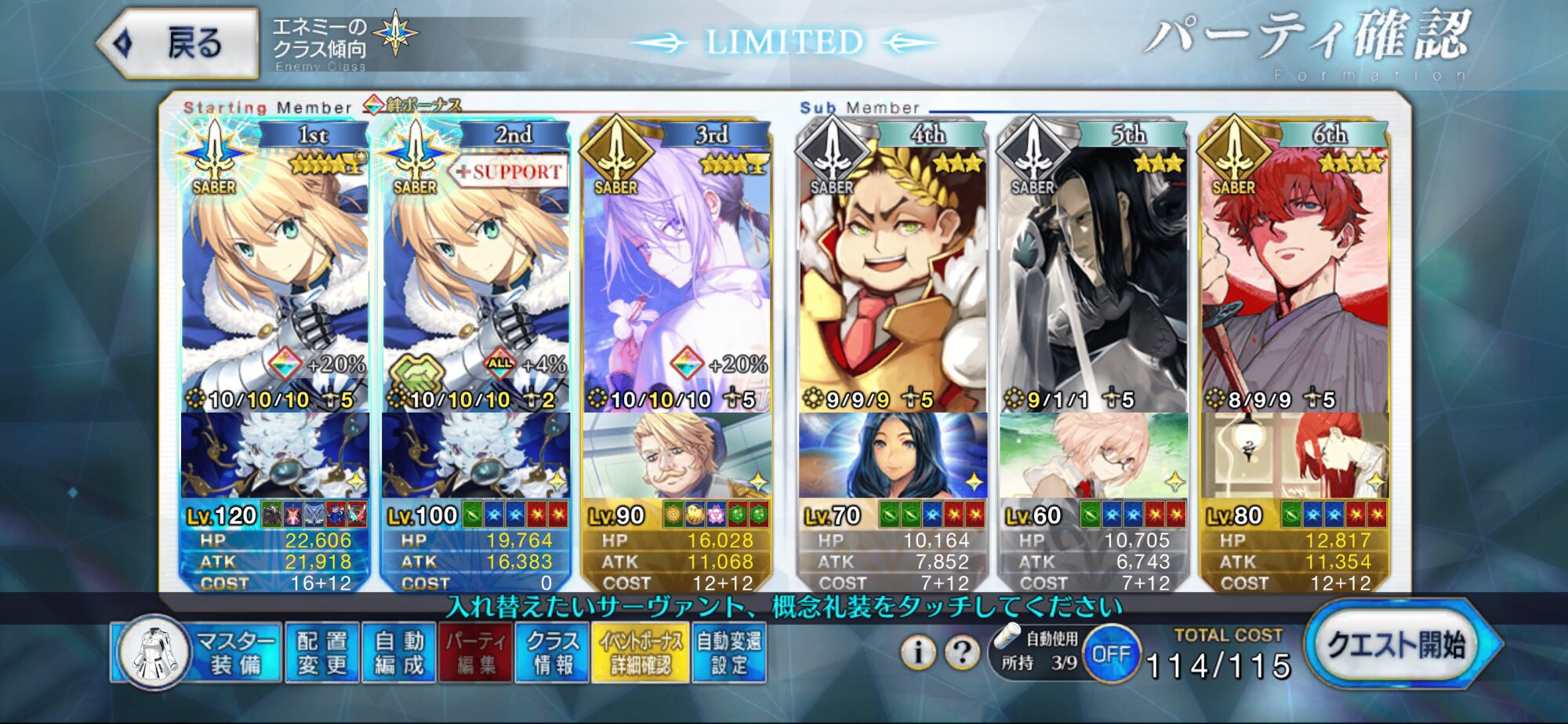The height and width of the screenshot is (724, 1568).
Task: Open the question mark help icon
Action: click(962, 651)
